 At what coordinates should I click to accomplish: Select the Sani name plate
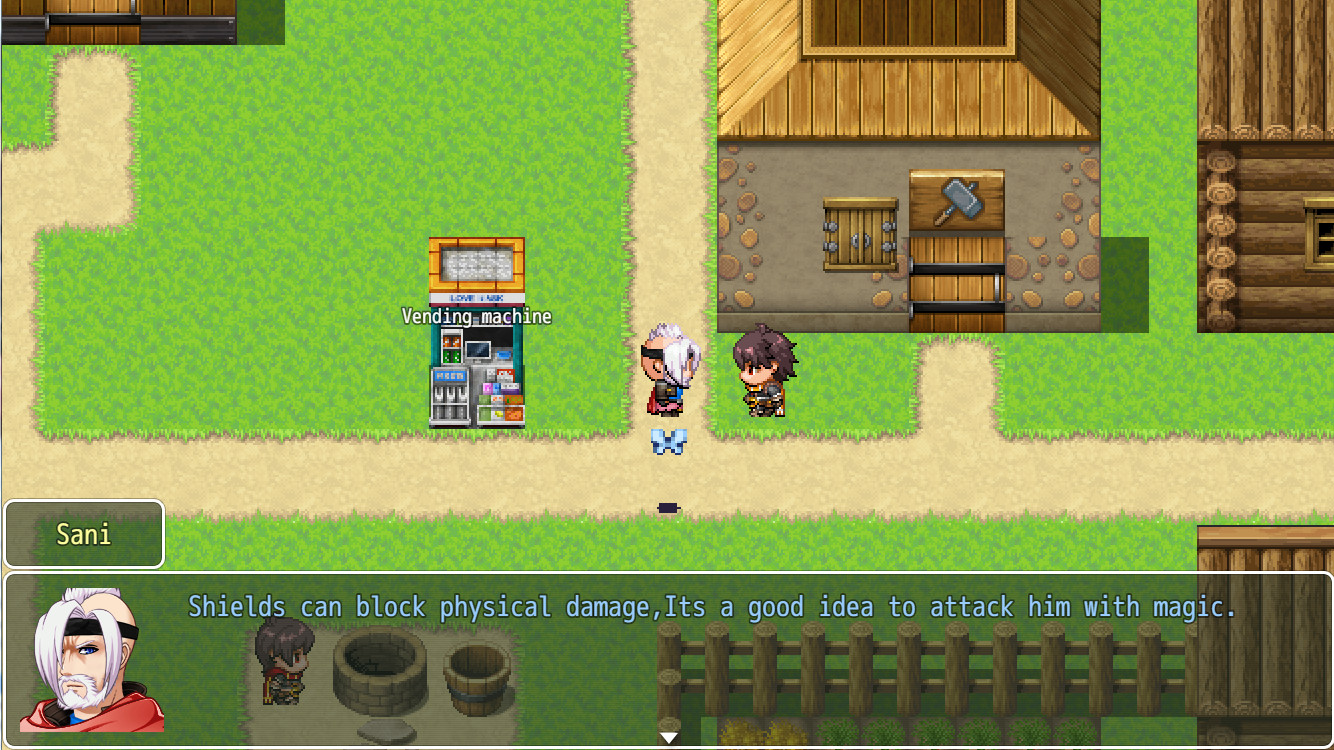[x=84, y=534]
